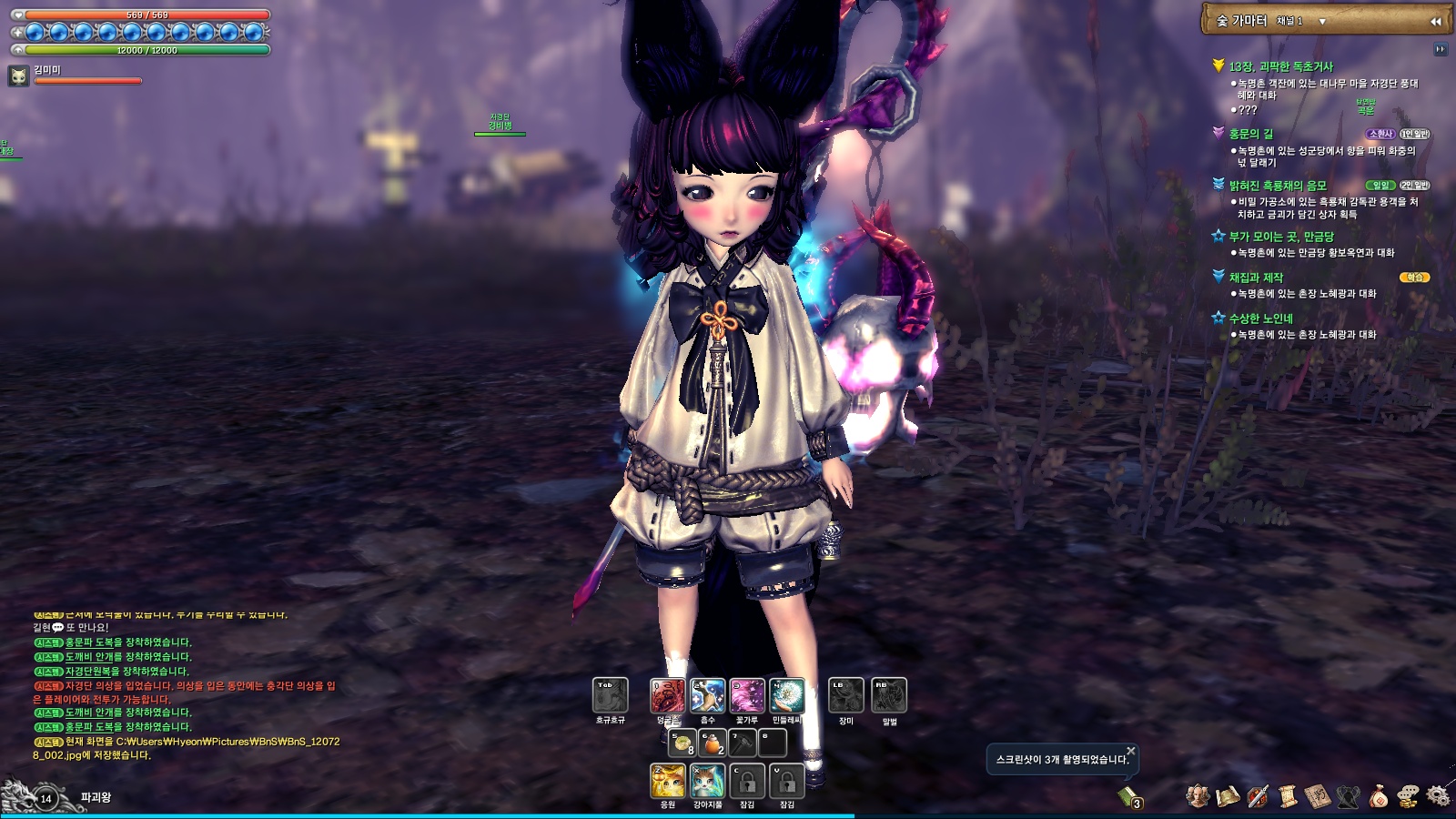The width and height of the screenshot is (1456, 819).
Task: Open the sword combat info icon
Action: click(x=1259, y=795)
